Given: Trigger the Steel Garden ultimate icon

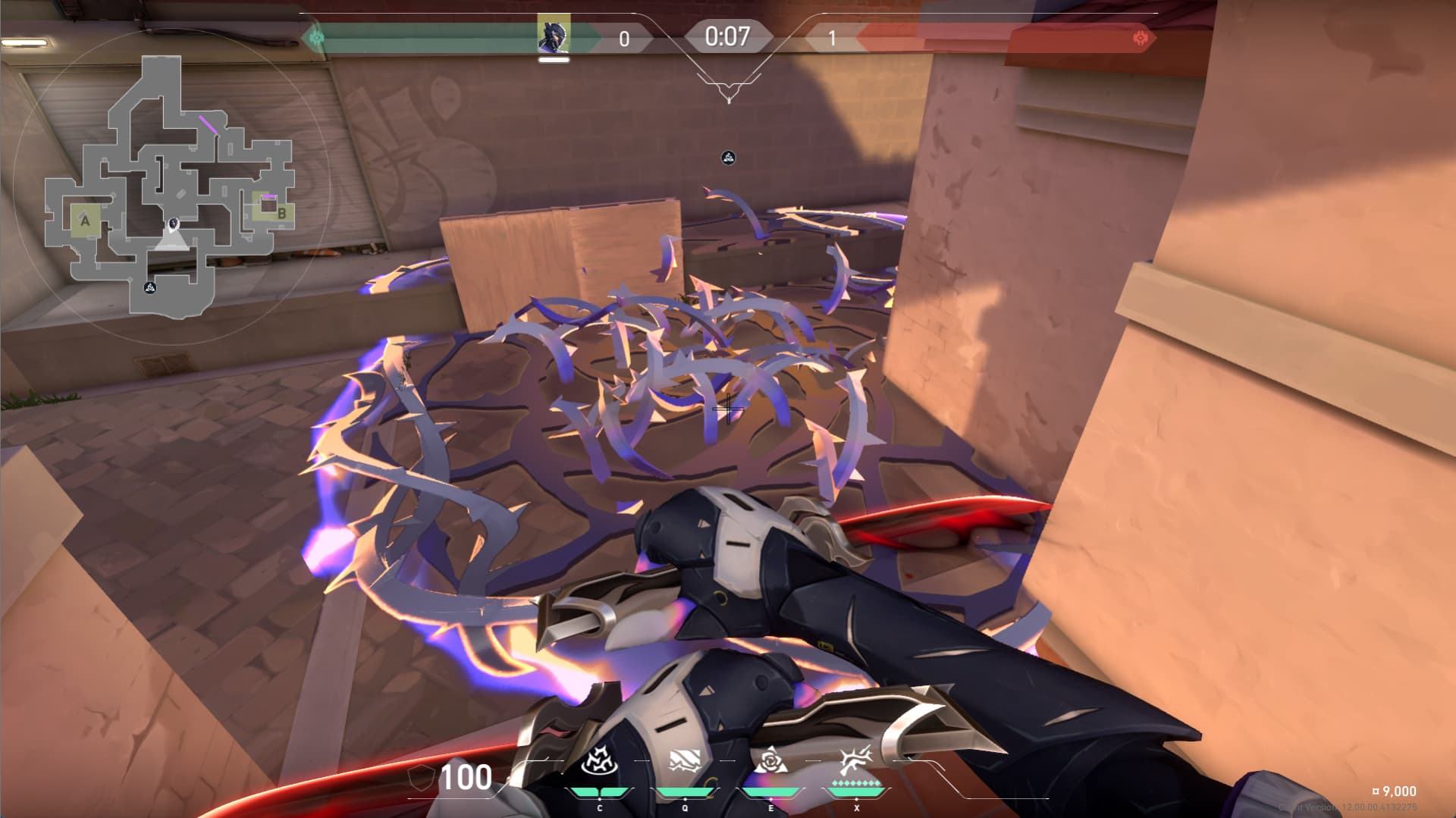Looking at the screenshot, I should pos(856,760).
